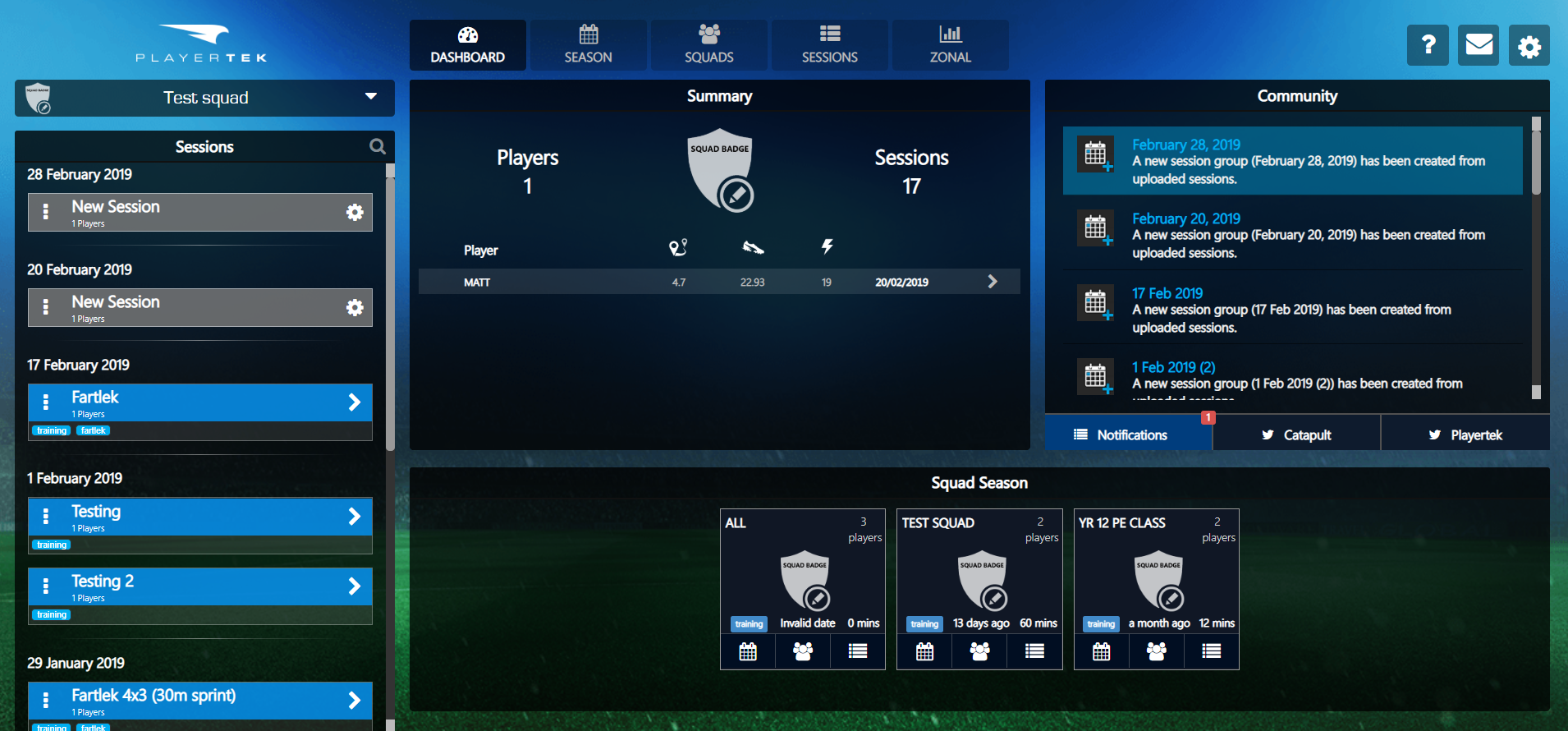The height and width of the screenshot is (731, 1568).
Task: Open the Testing 2 session
Action: (x=200, y=586)
